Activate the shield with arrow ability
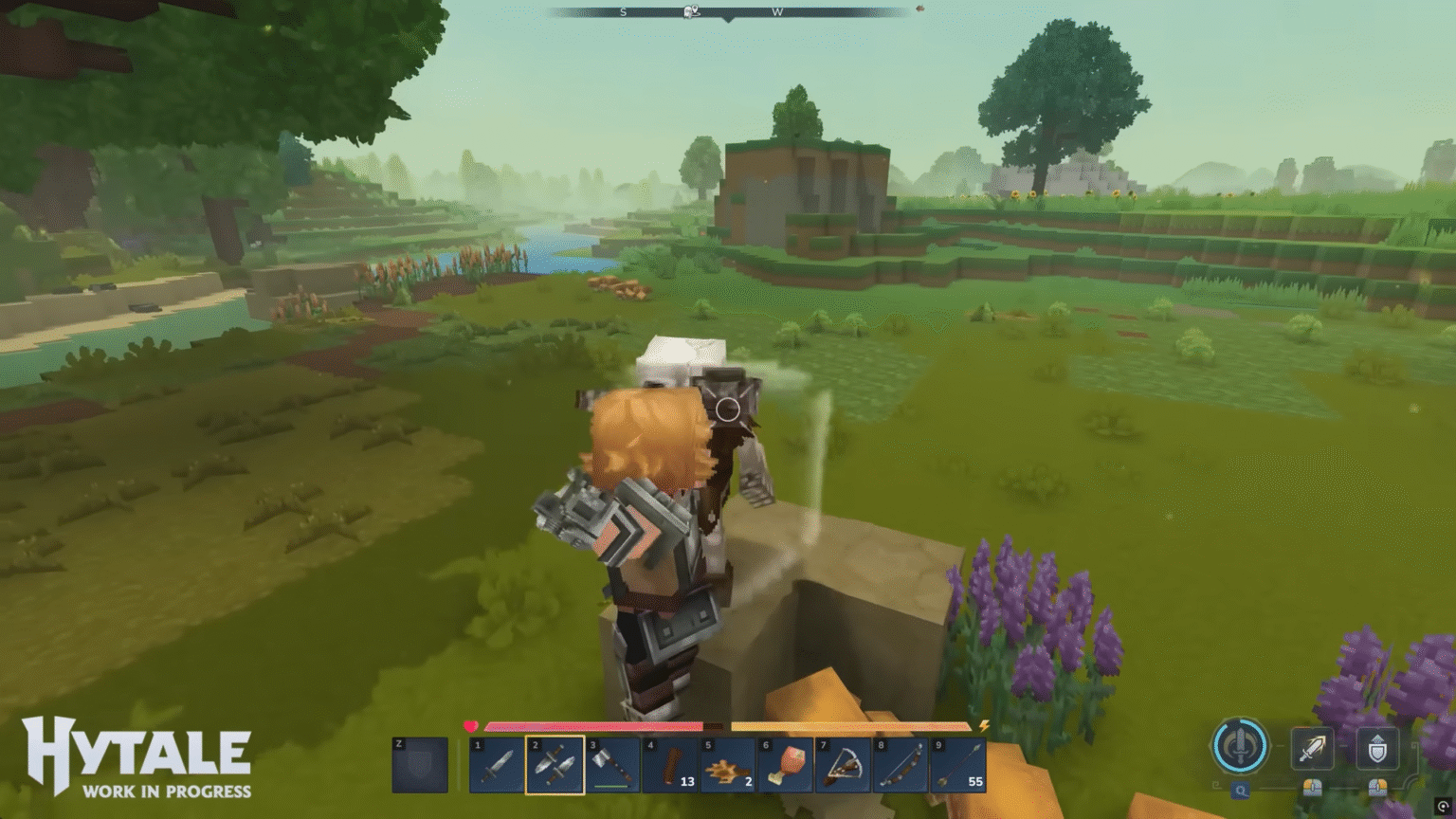 (1377, 749)
